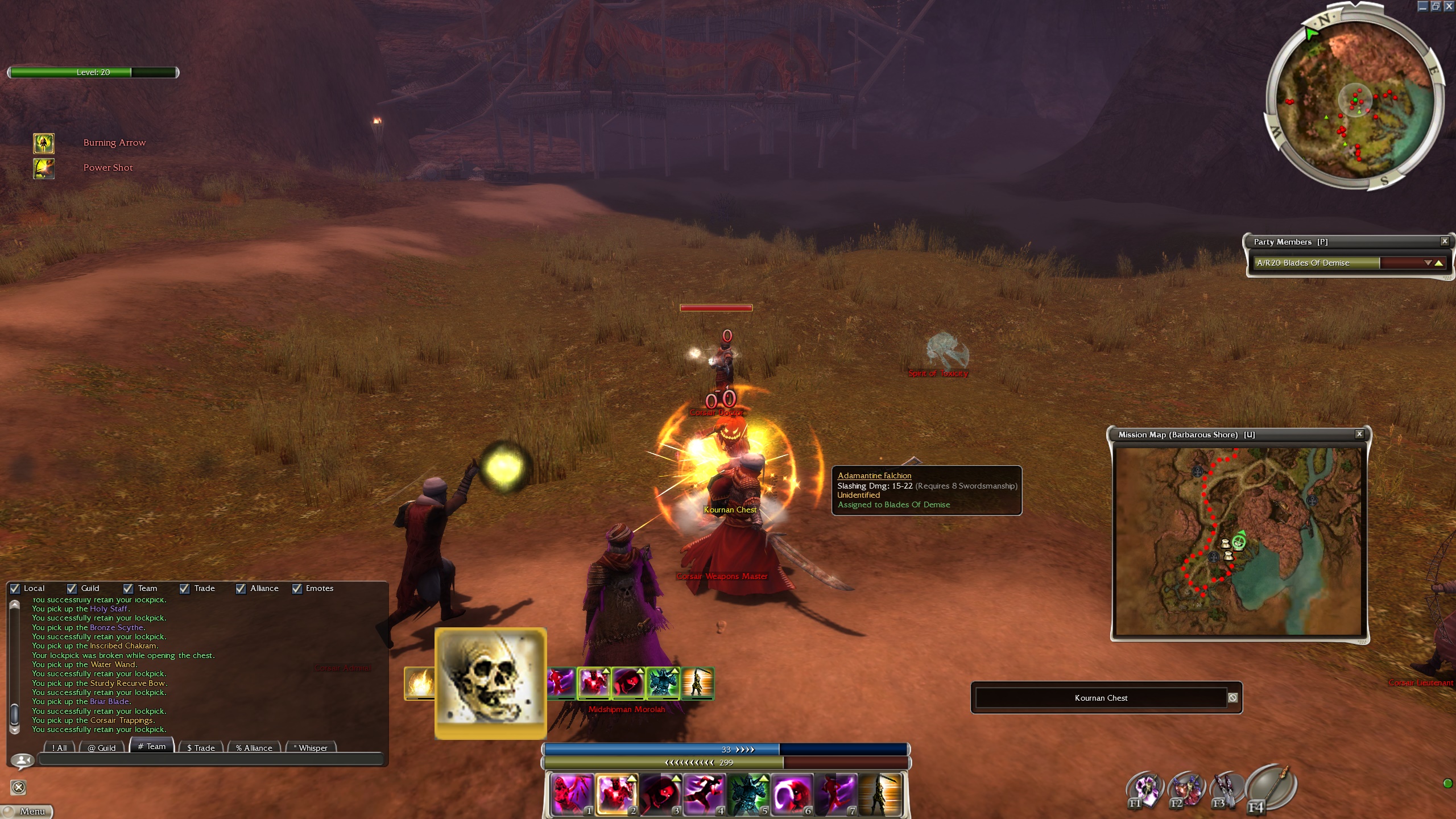Equip the F1 weapon set
This screenshot has height=819, width=1456.
pyautogui.click(x=1144, y=789)
